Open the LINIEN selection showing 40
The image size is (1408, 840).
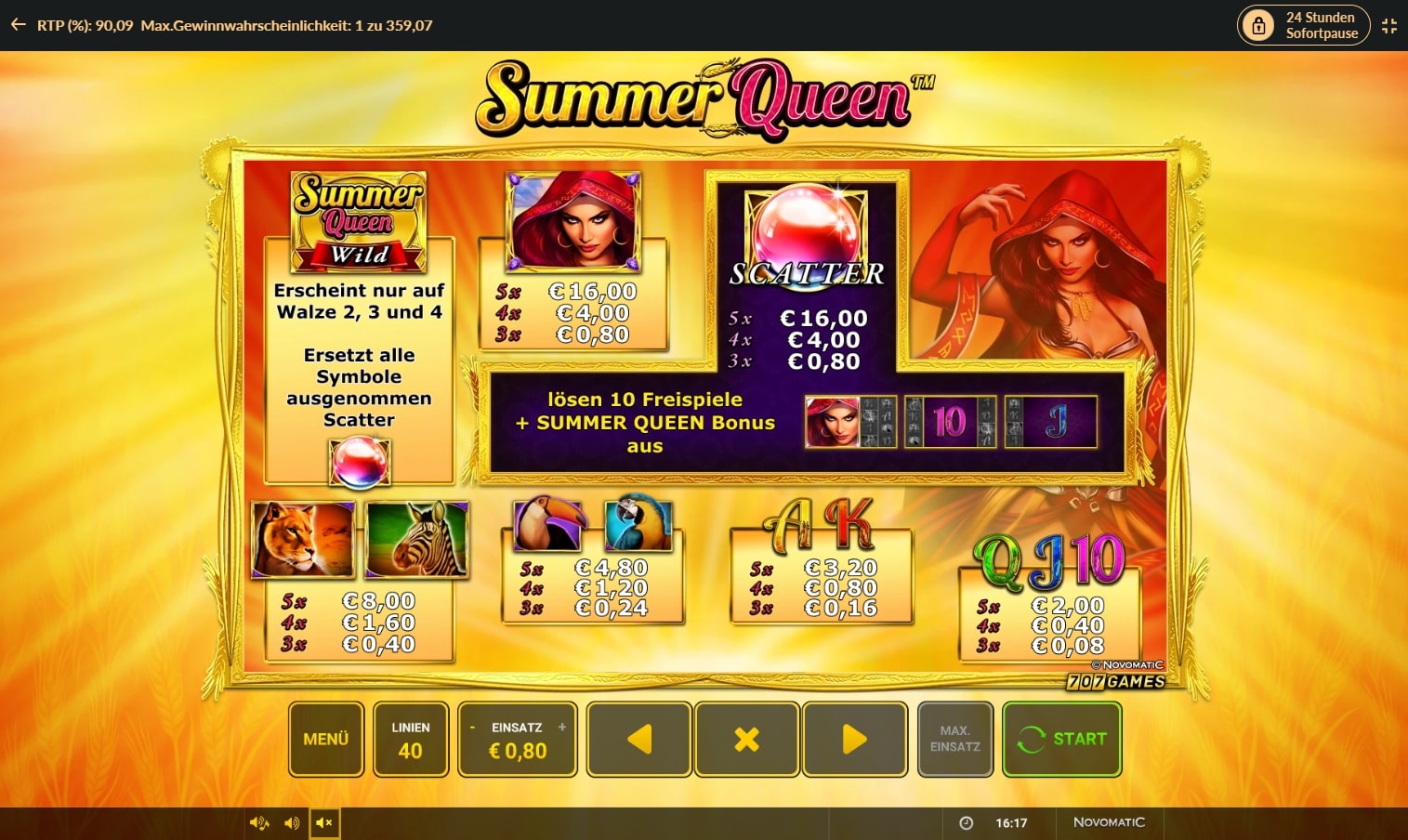pos(411,739)
